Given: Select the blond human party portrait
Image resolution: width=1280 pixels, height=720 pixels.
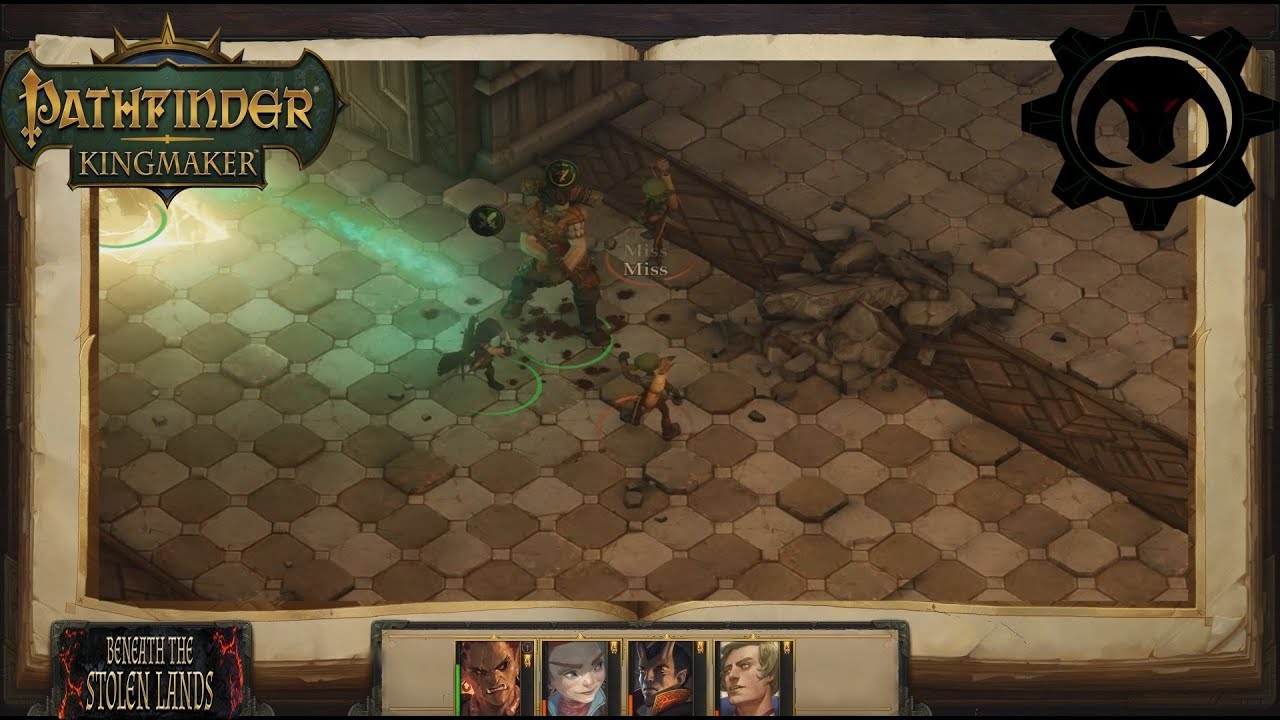Looking at the screenshot, I should (x=753, y=678).
